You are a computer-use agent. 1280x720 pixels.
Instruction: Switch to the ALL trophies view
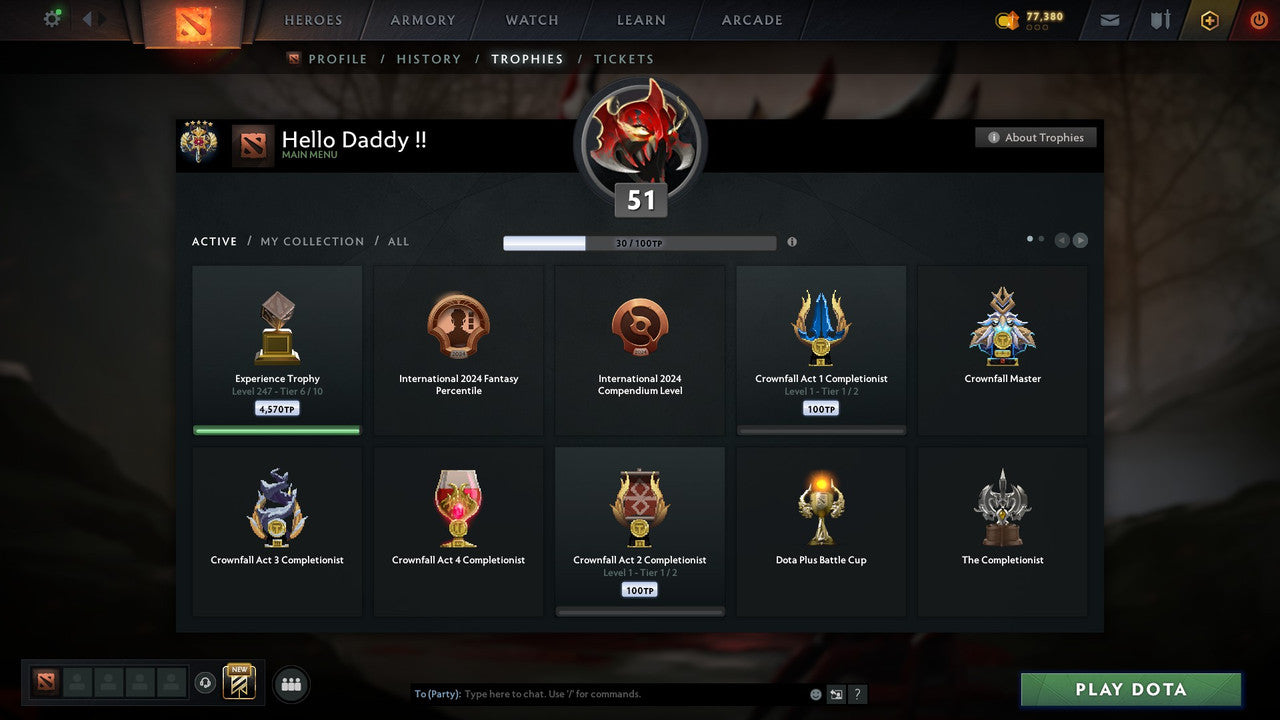point(398,241)
